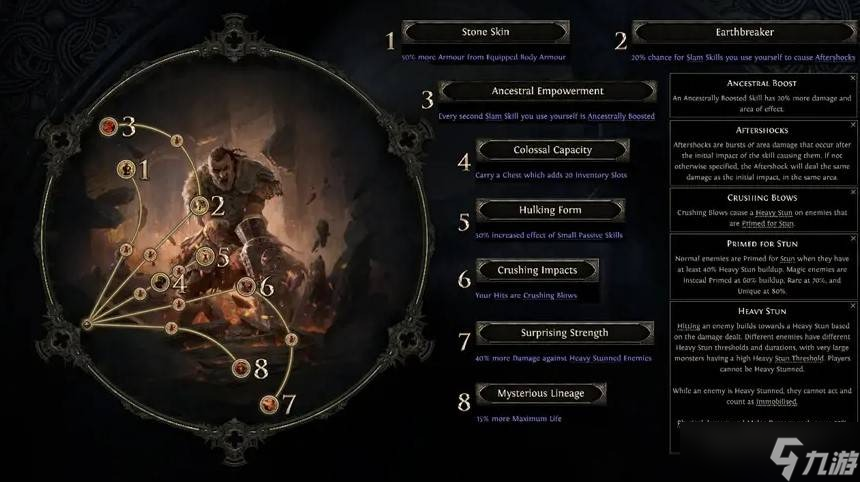The height and width of the screenshot is (482, 860).
Task: Allocate the passive node numbered 1
Action: click(127, 169)
